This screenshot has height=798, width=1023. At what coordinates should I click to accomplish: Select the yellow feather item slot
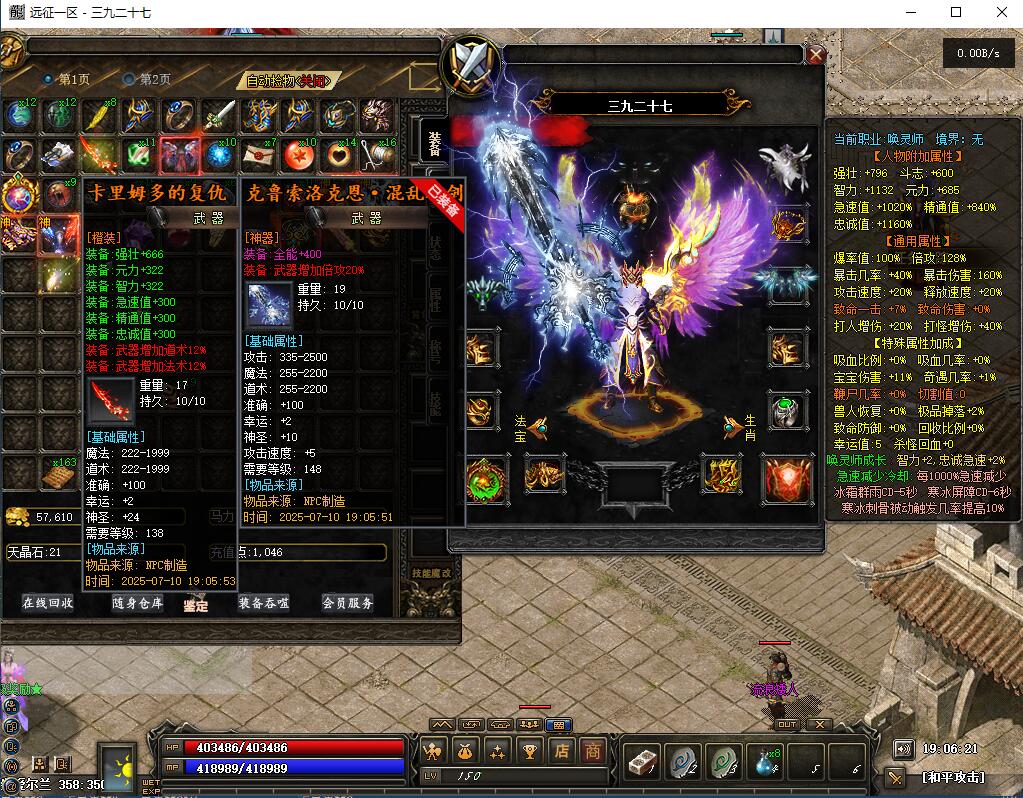[x=99, y=115]
